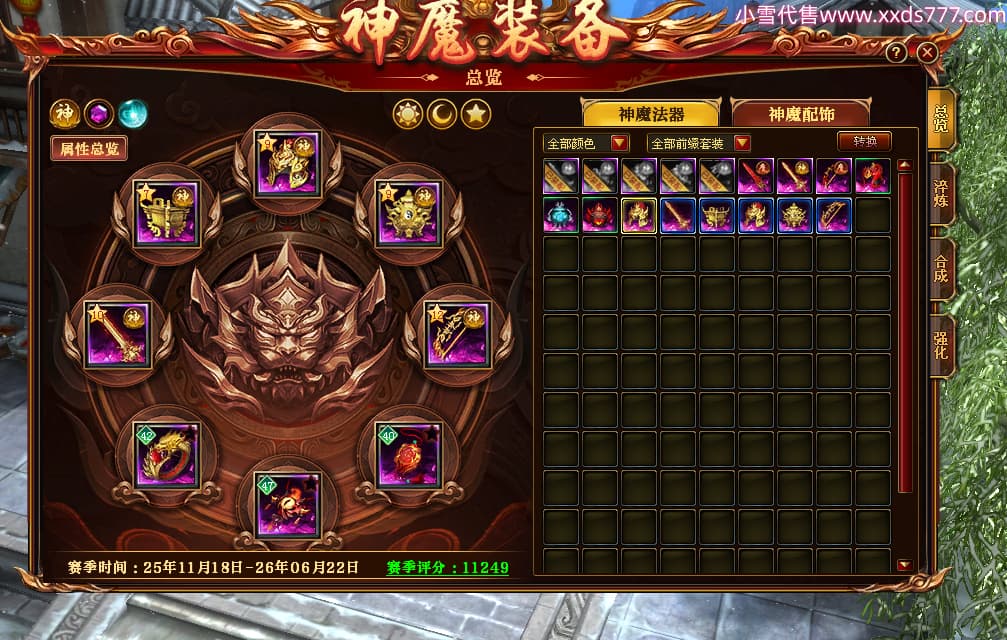Click the season score 赛季评分 link

point(447,568)
